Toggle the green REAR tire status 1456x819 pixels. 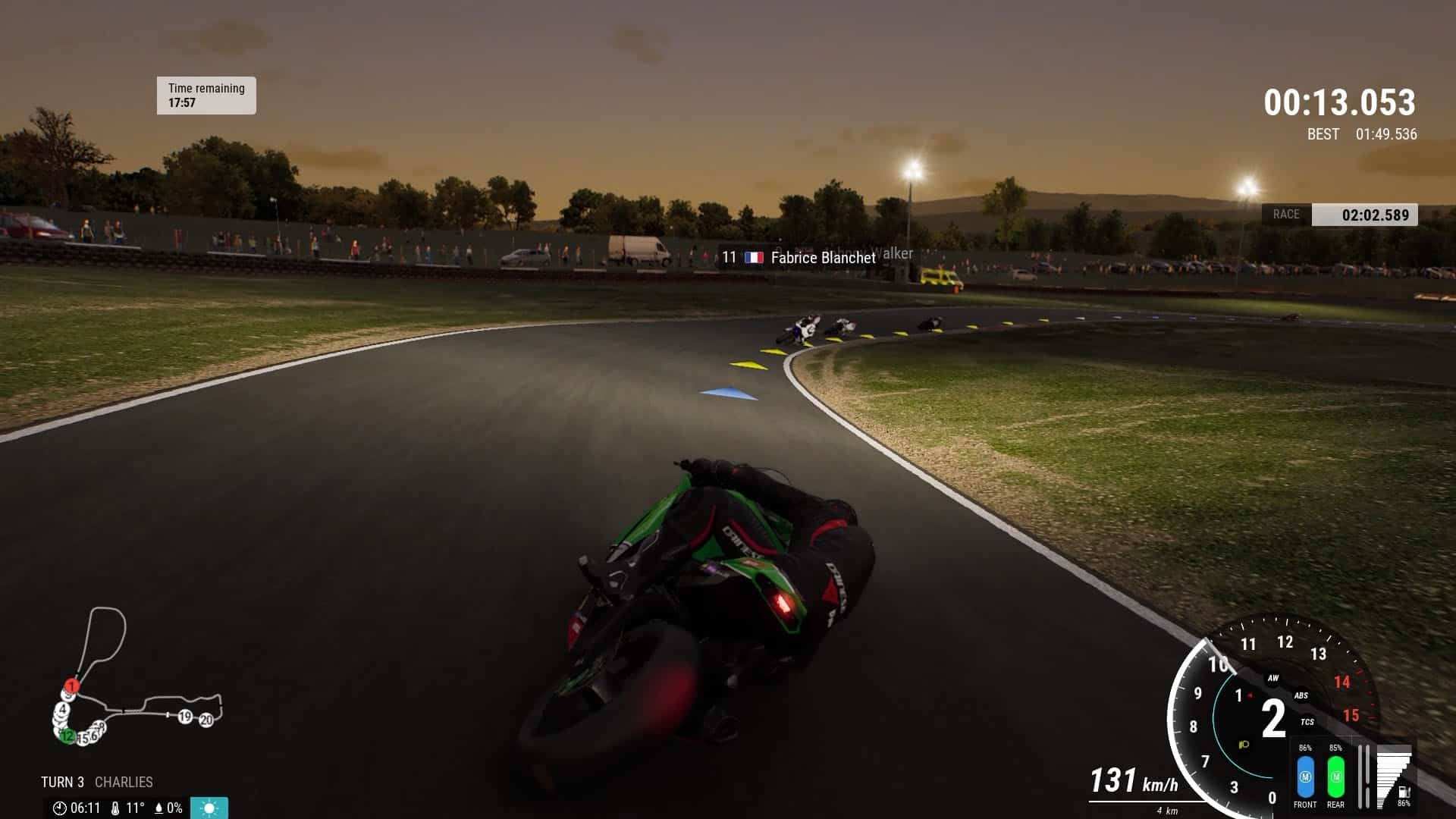click(1335, 776)
